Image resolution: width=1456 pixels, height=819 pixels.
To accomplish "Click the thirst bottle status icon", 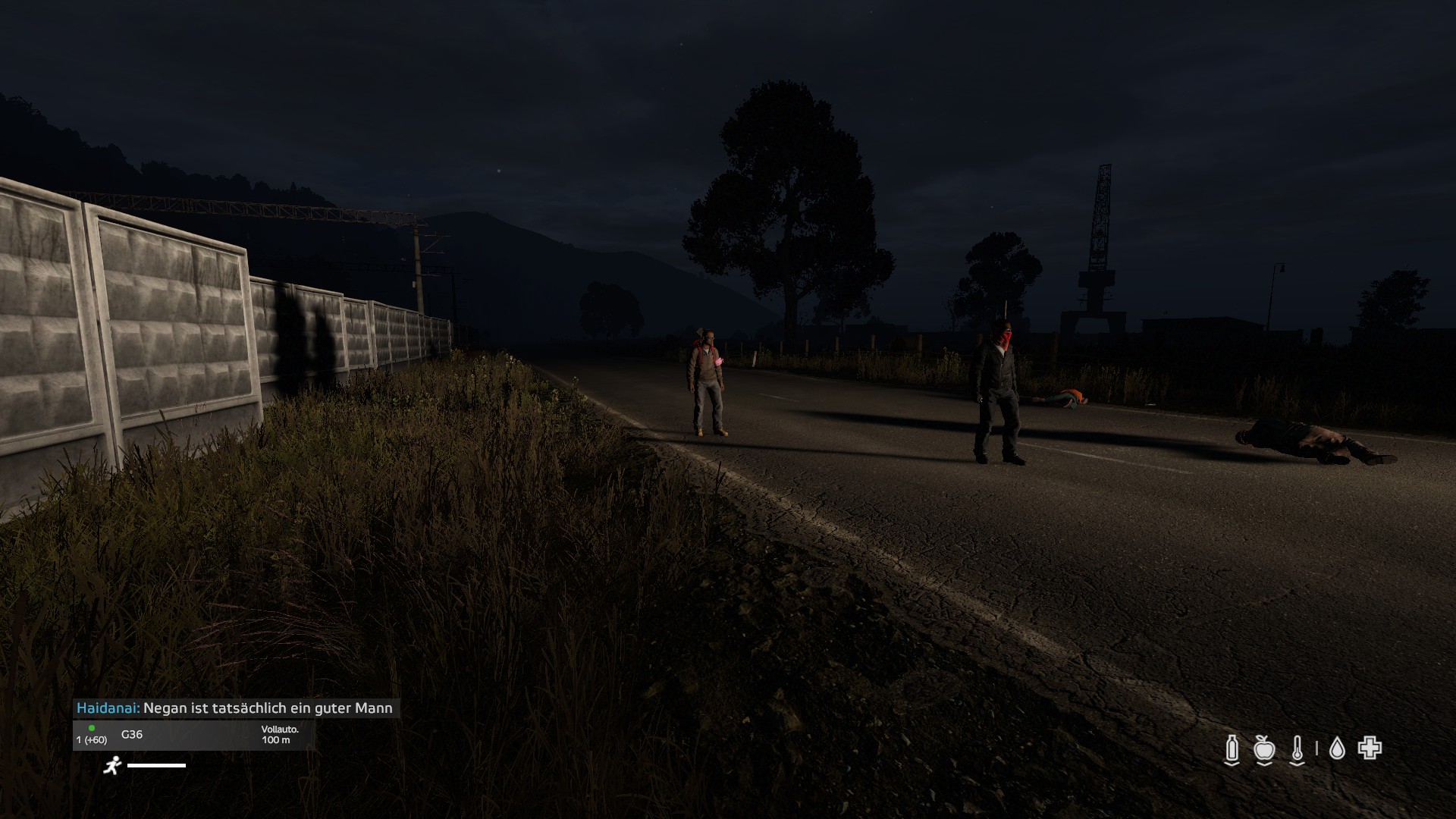I will point(1232,749).
